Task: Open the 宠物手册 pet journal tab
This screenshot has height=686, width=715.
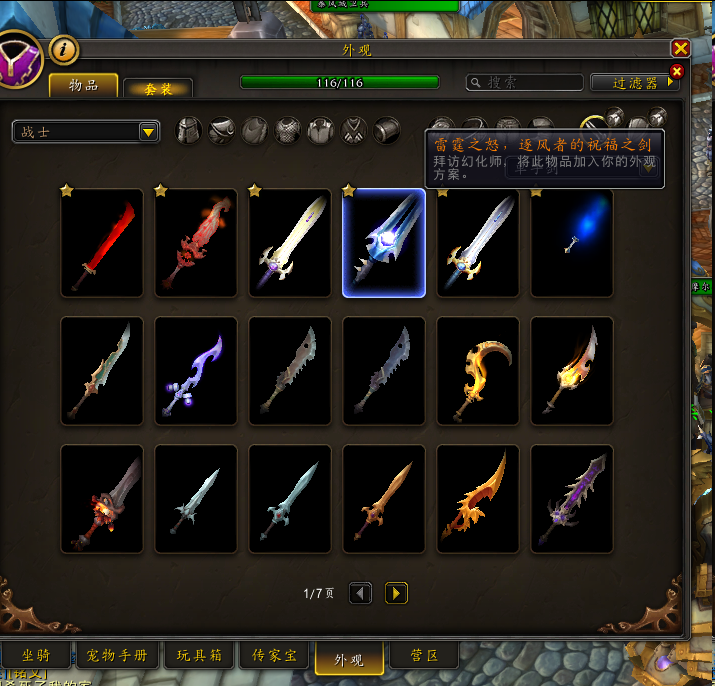Action: (x=119, y=655)
